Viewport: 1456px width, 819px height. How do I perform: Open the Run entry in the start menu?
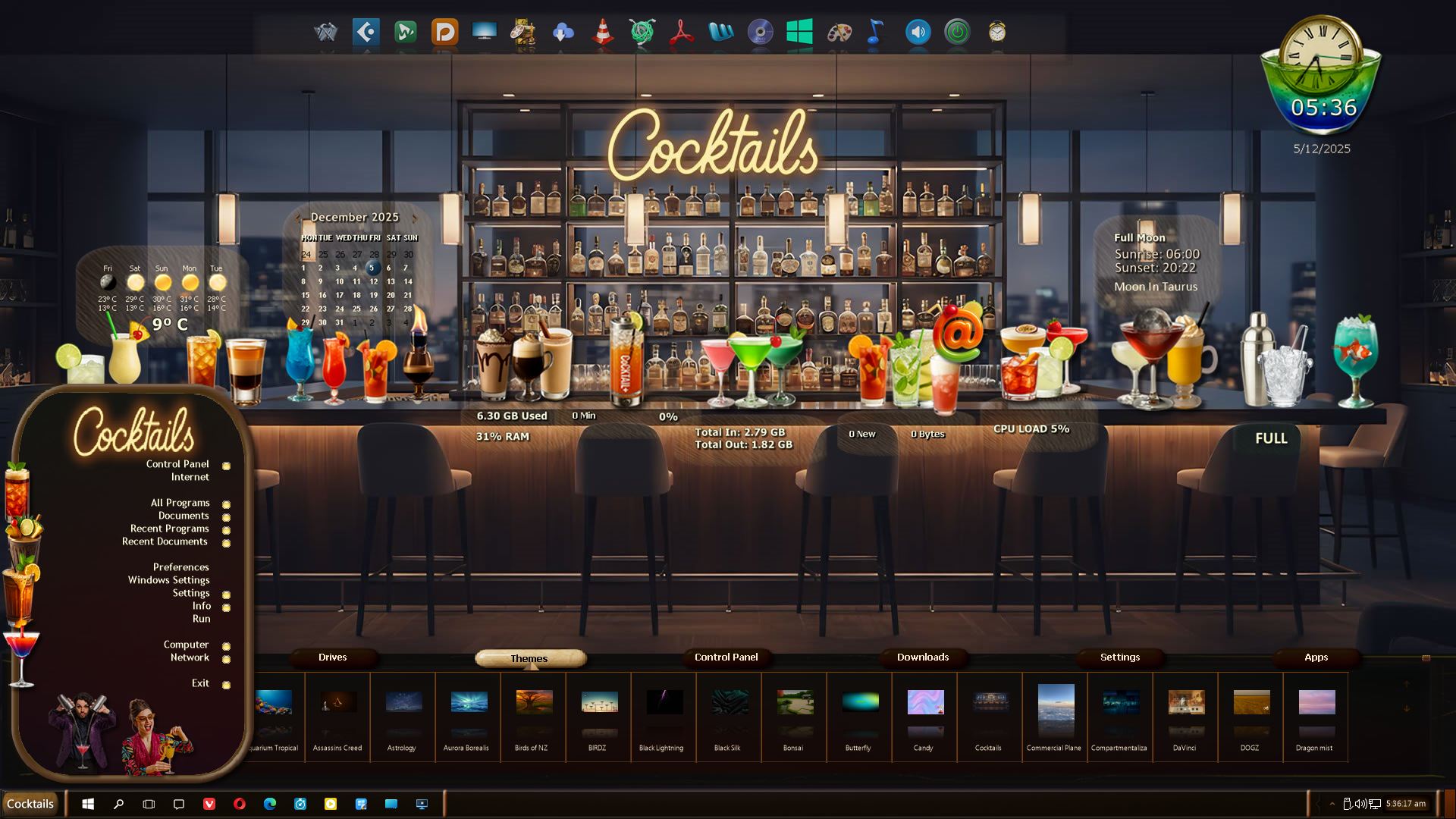tap(201, 619)
